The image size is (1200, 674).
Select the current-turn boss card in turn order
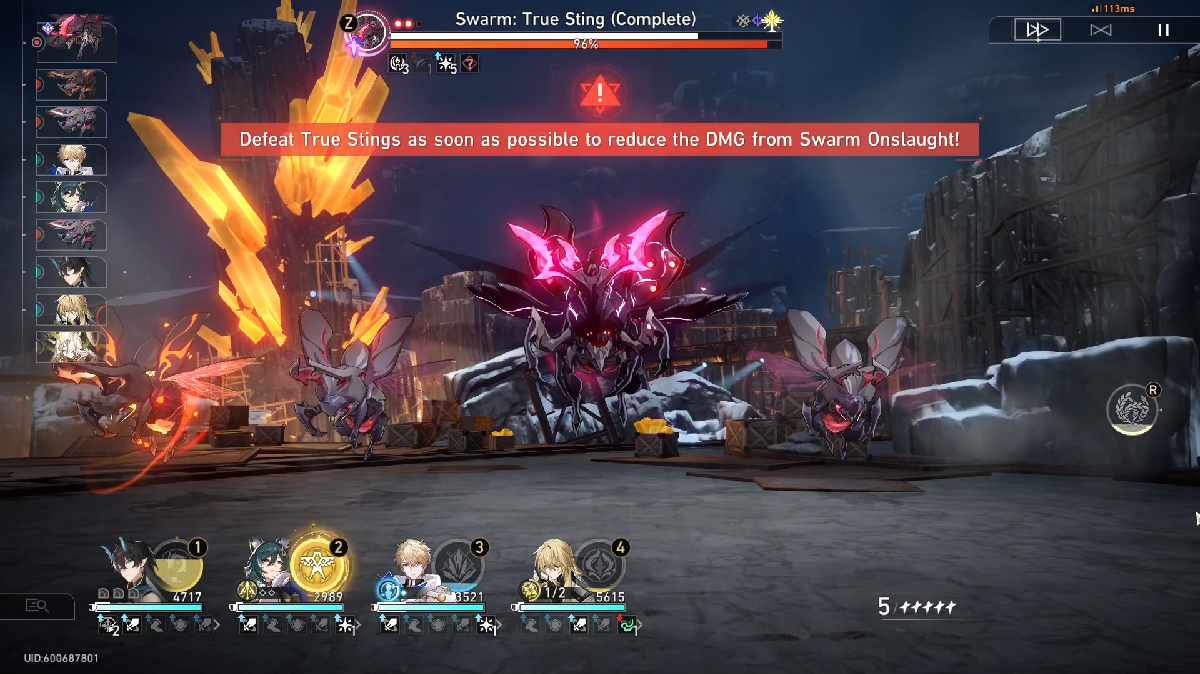[77, 37]
